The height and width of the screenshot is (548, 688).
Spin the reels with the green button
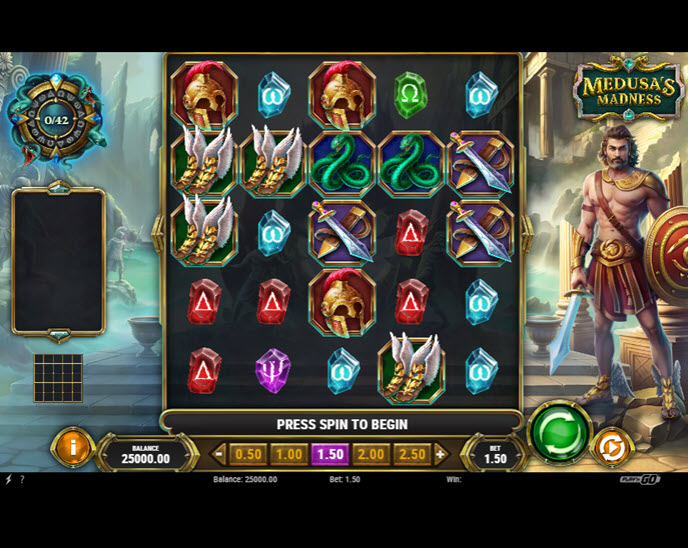559,432
